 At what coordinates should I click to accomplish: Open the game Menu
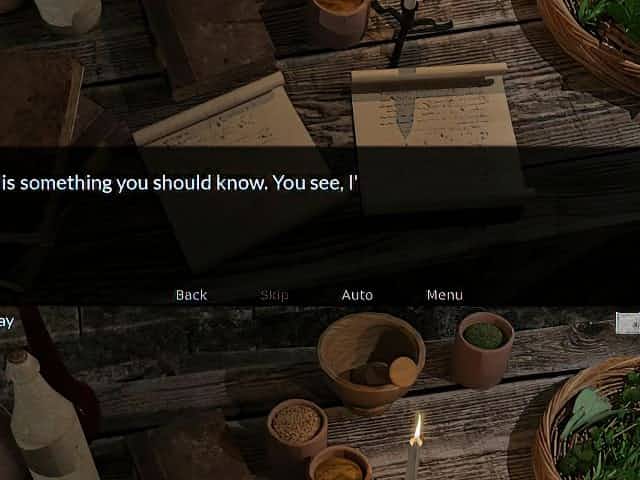tap(444, 295)
